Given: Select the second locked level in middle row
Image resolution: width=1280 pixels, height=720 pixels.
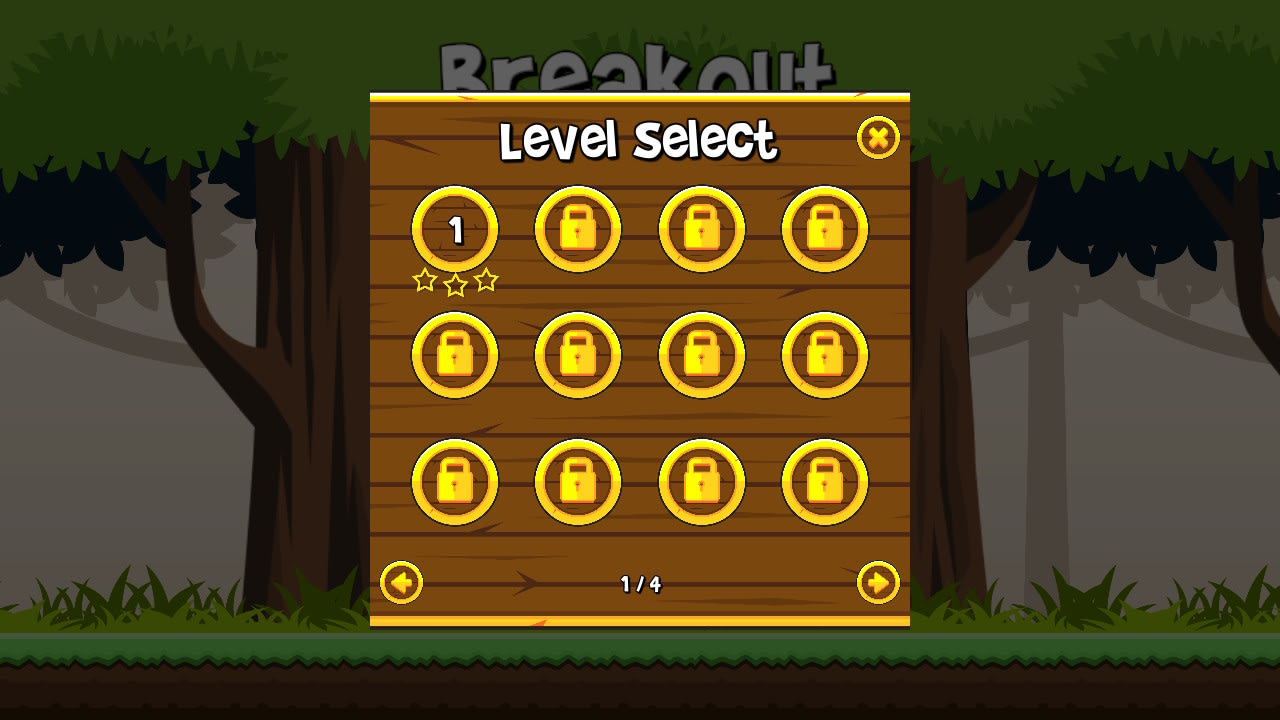Looking at the screenshot, I should click(578, 355).
